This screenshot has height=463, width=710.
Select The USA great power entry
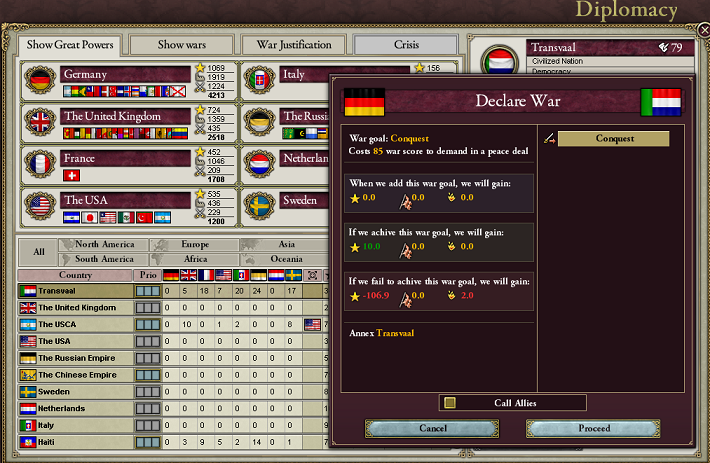point(126,199)
